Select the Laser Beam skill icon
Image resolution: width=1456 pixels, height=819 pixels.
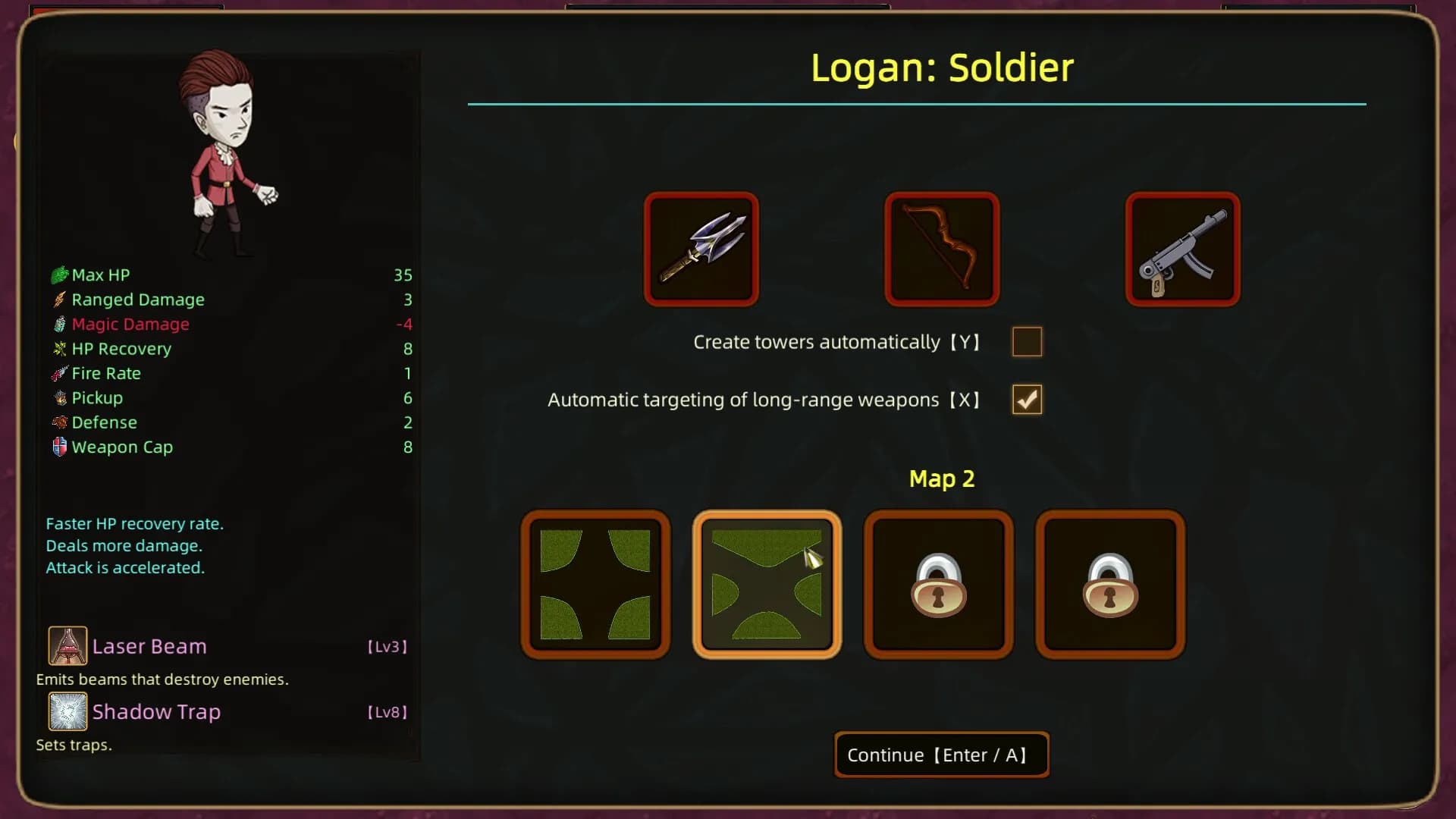point(67,645)
